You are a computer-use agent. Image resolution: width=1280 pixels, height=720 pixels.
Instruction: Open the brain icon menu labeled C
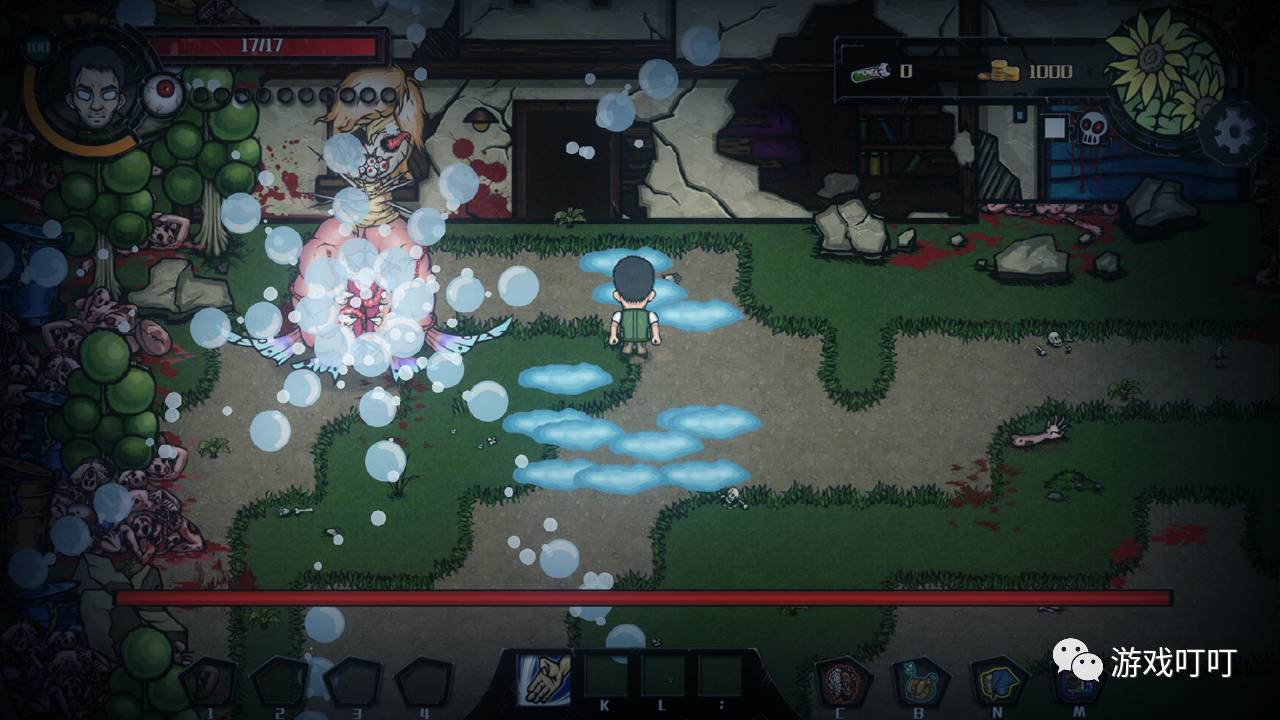tap(843, 682)
